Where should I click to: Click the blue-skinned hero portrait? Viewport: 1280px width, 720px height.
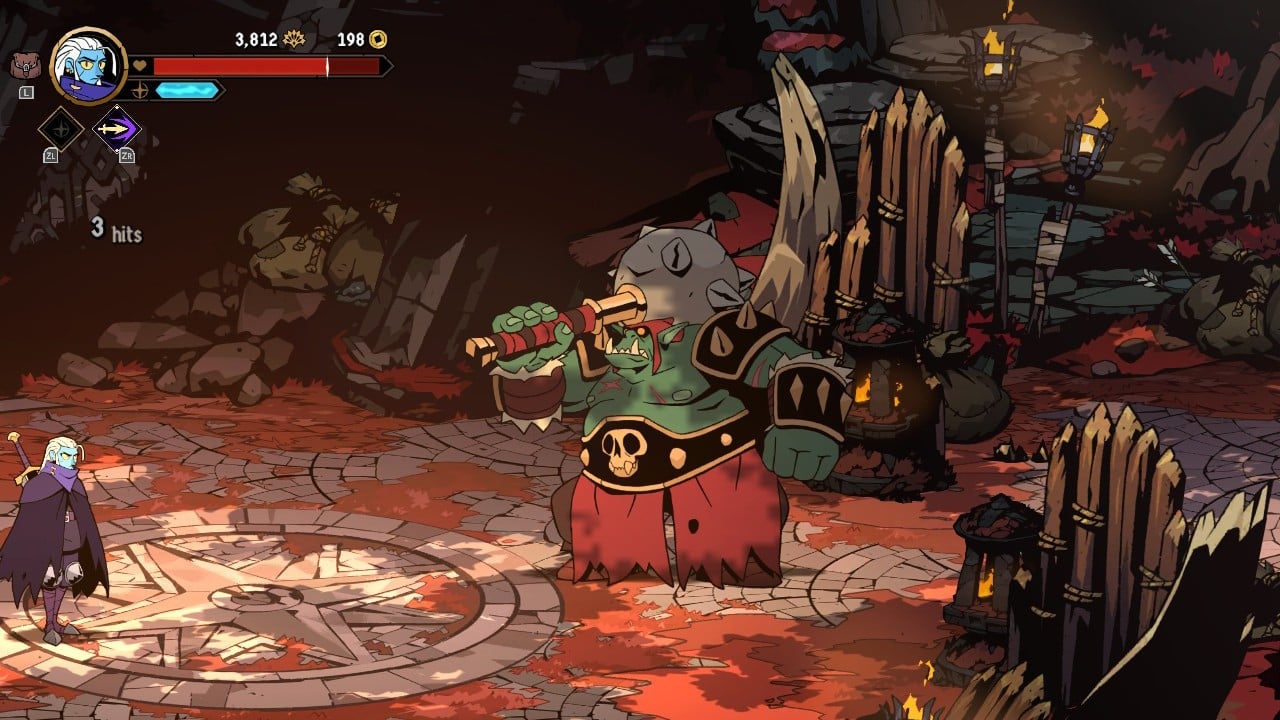88,65
